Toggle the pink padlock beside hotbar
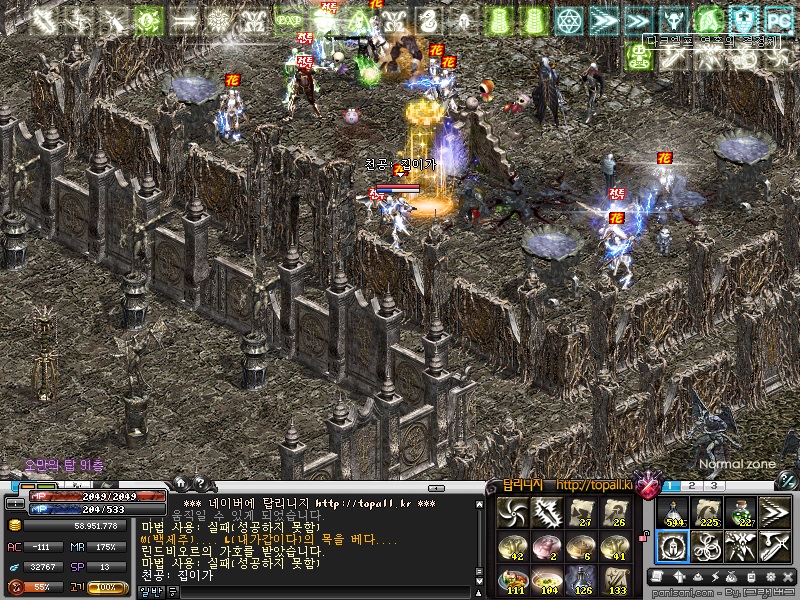The image size is (800, 600). click(x=646, y=537)
